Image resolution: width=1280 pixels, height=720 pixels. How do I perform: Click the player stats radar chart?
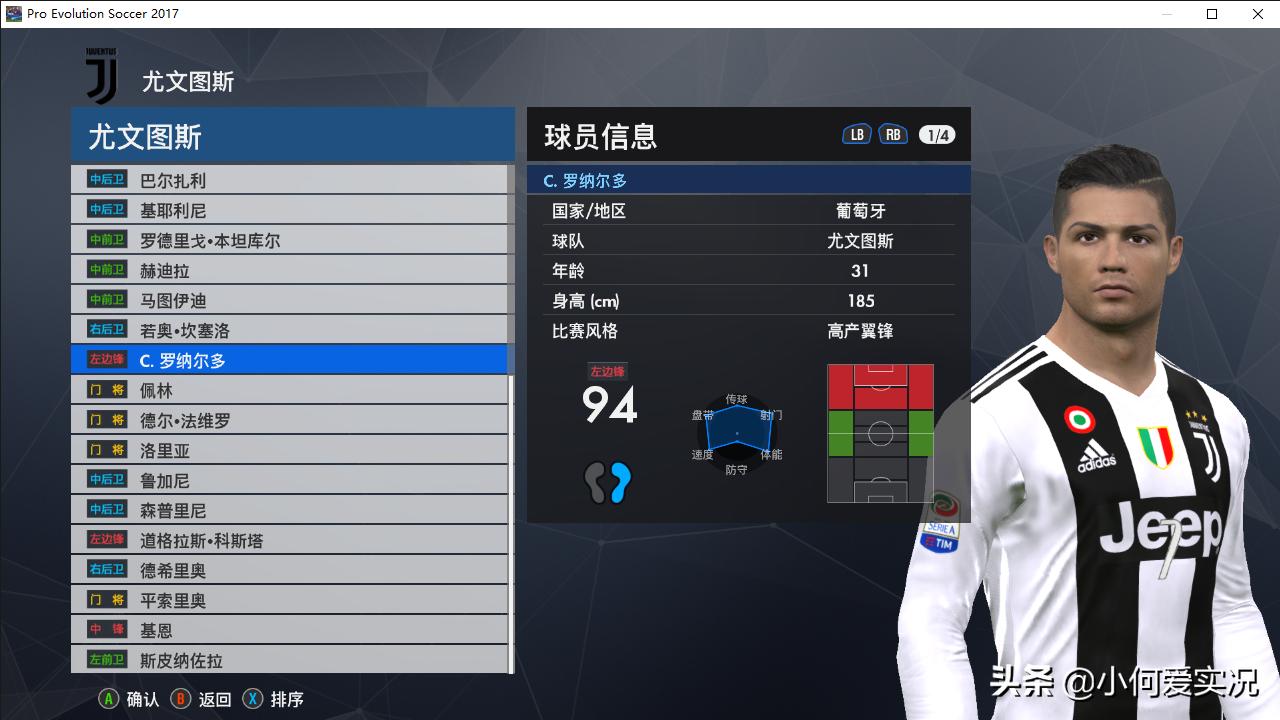tap(737, 434)
